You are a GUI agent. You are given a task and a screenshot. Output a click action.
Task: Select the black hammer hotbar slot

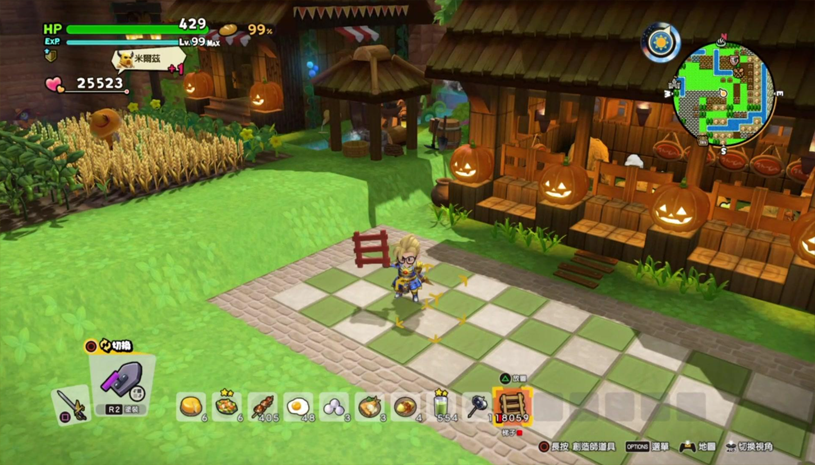pos(476,406)
